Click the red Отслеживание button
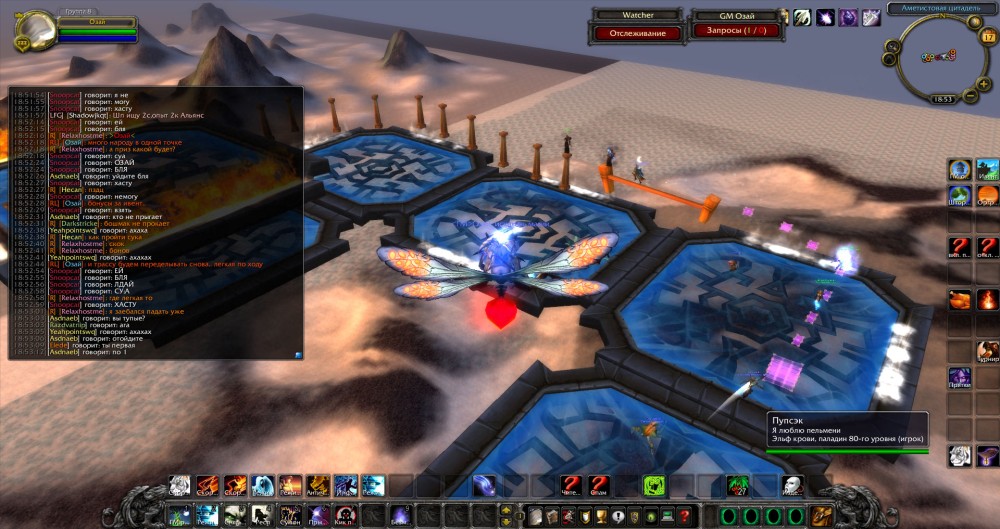1000x529 pixels. [632, 33]
